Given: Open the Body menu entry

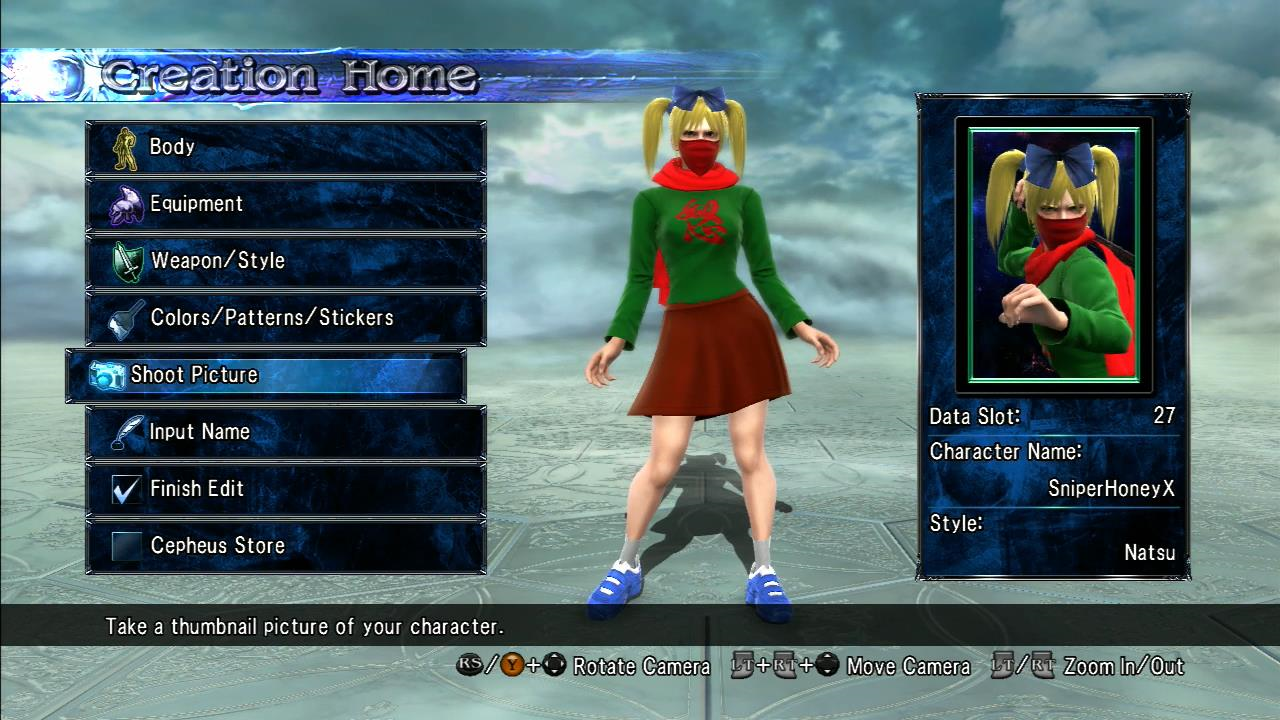Looking at the screenshot, I should pos(286,147).
